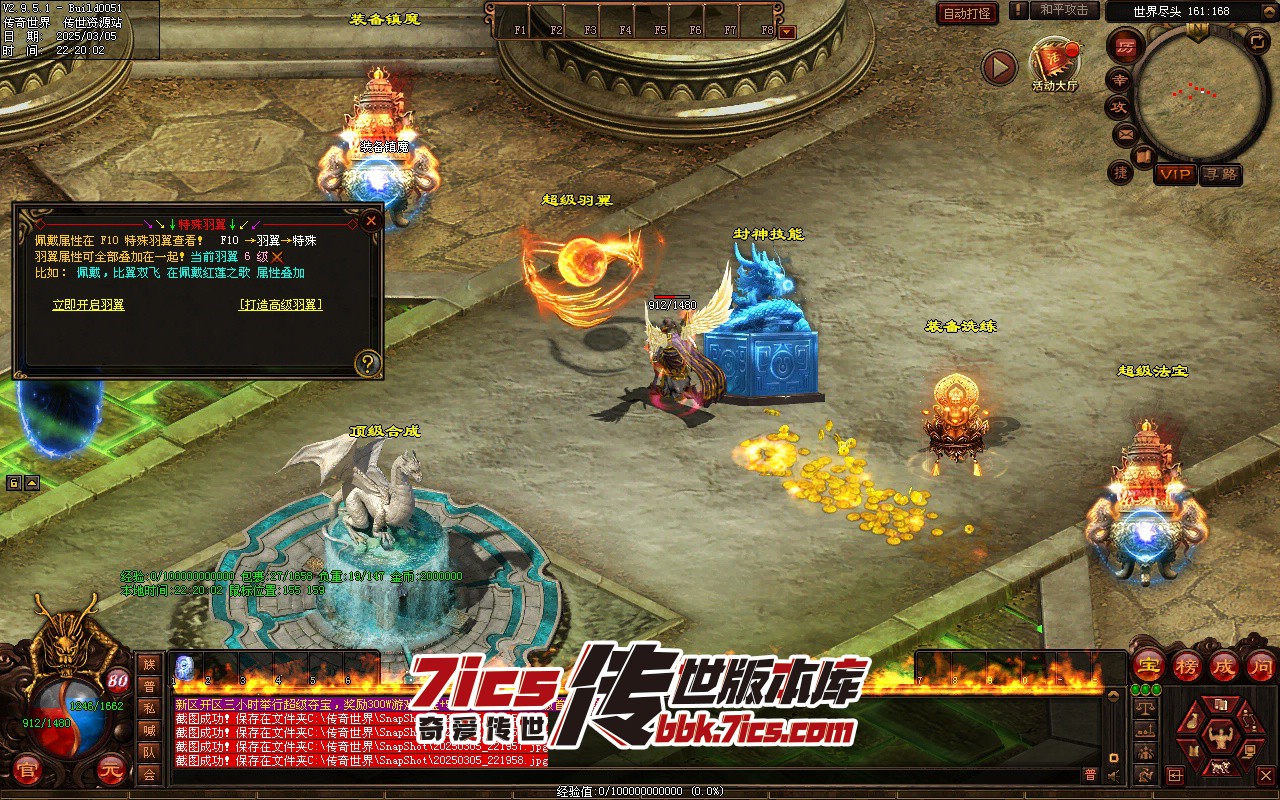This screenshot has width=1280, height=800.
Task: Open the 榜 rankings button
Action: coord(1187,665)
